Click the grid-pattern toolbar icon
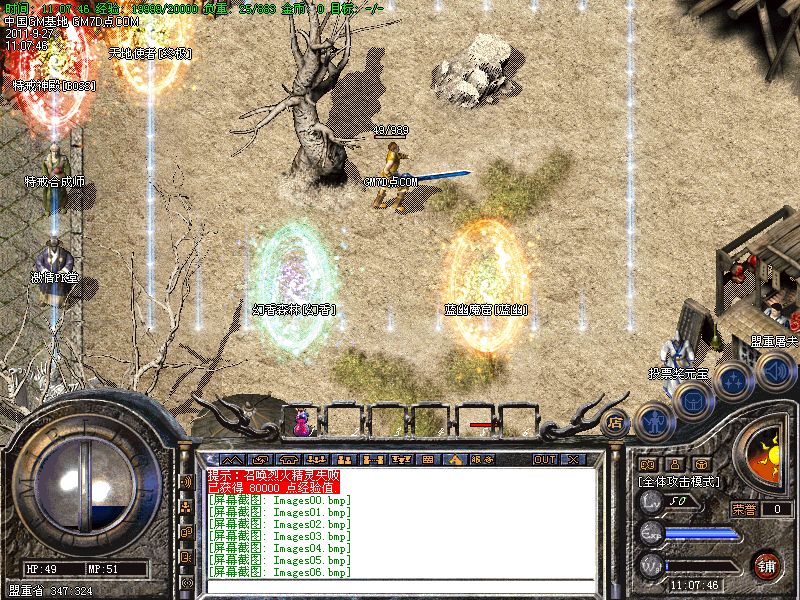Image resolution: width=800 pixels, height=600 pixels. [427, 459]
